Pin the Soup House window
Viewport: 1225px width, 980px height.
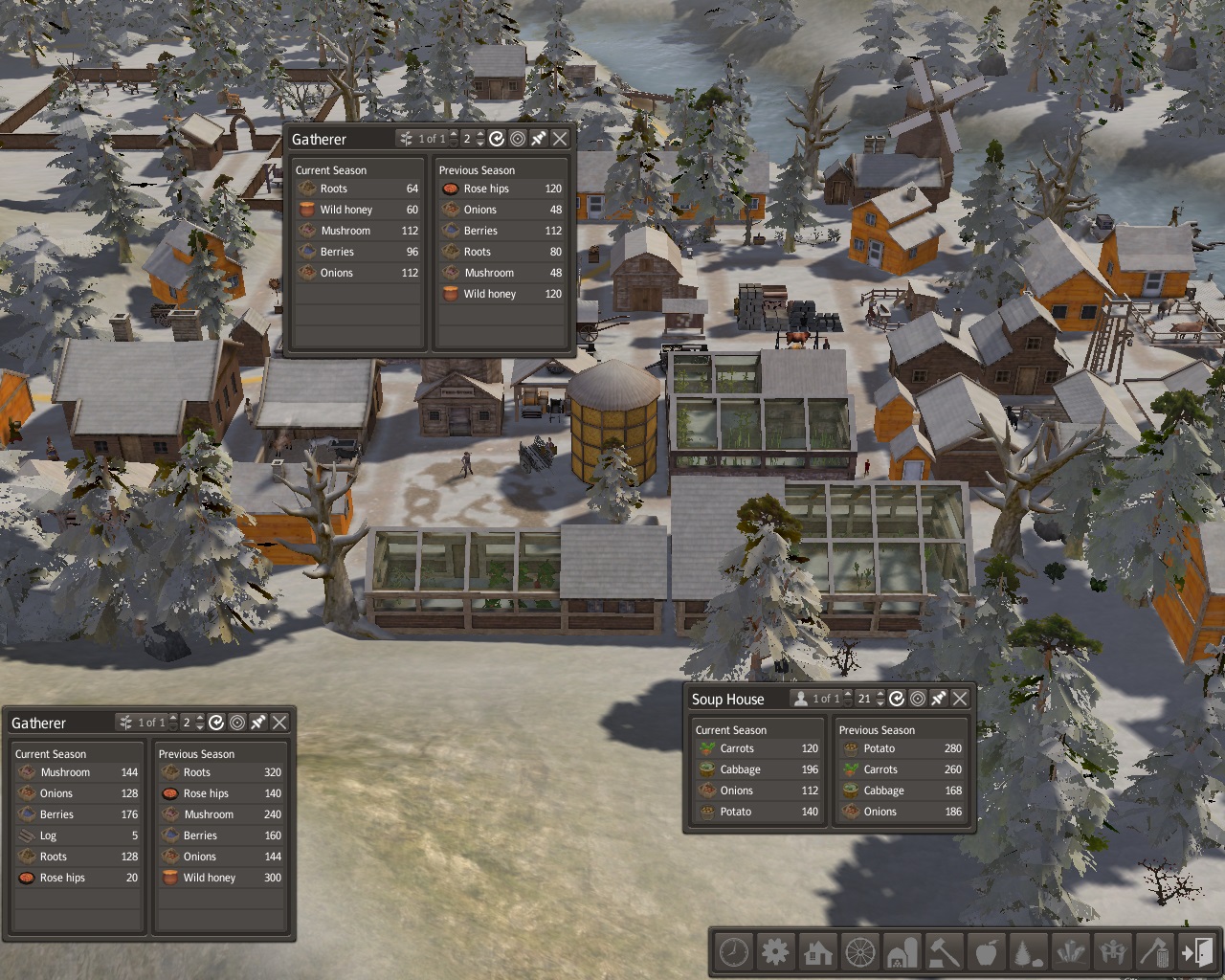[x=939, y=699]
